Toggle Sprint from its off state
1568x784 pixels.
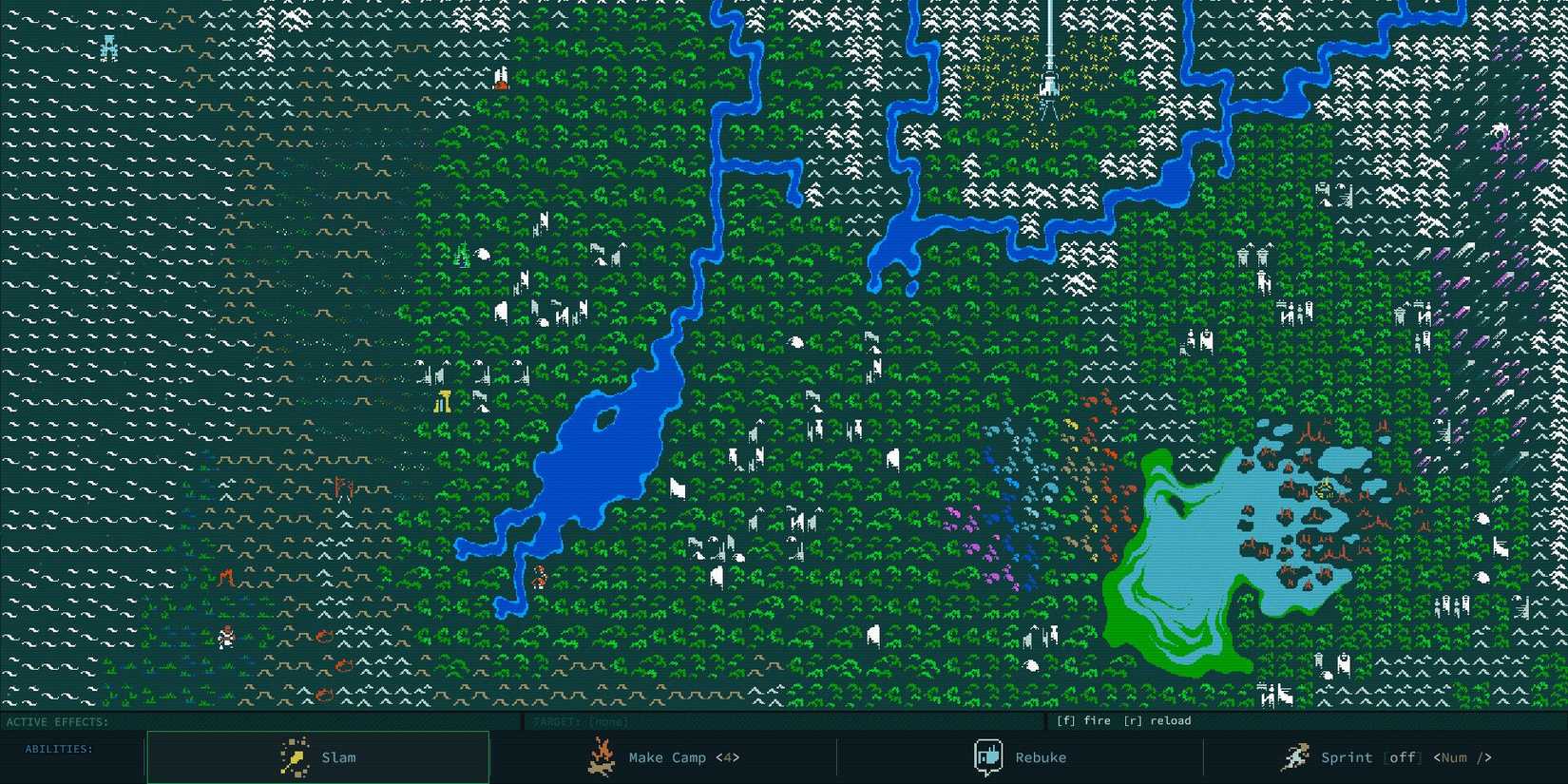coord(1403,757)
